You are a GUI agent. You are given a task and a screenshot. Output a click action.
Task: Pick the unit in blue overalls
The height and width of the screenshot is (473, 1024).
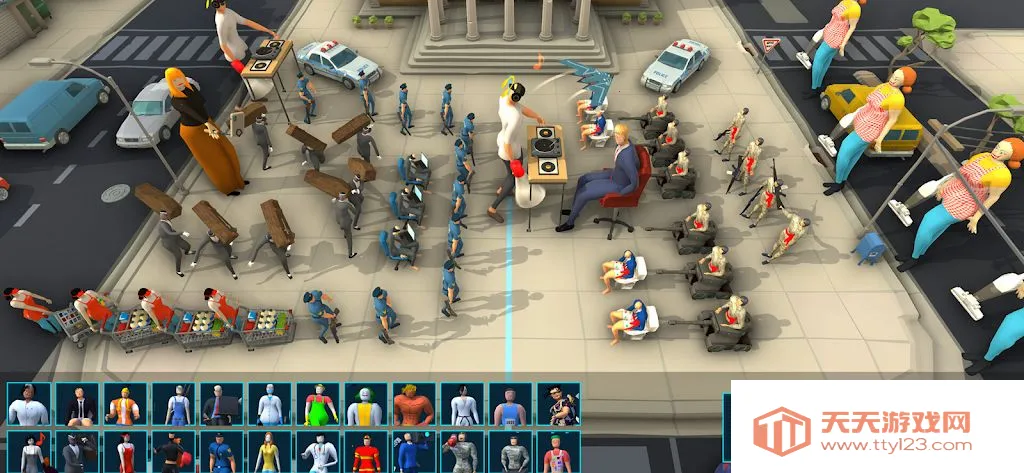(x=172, y=405)
